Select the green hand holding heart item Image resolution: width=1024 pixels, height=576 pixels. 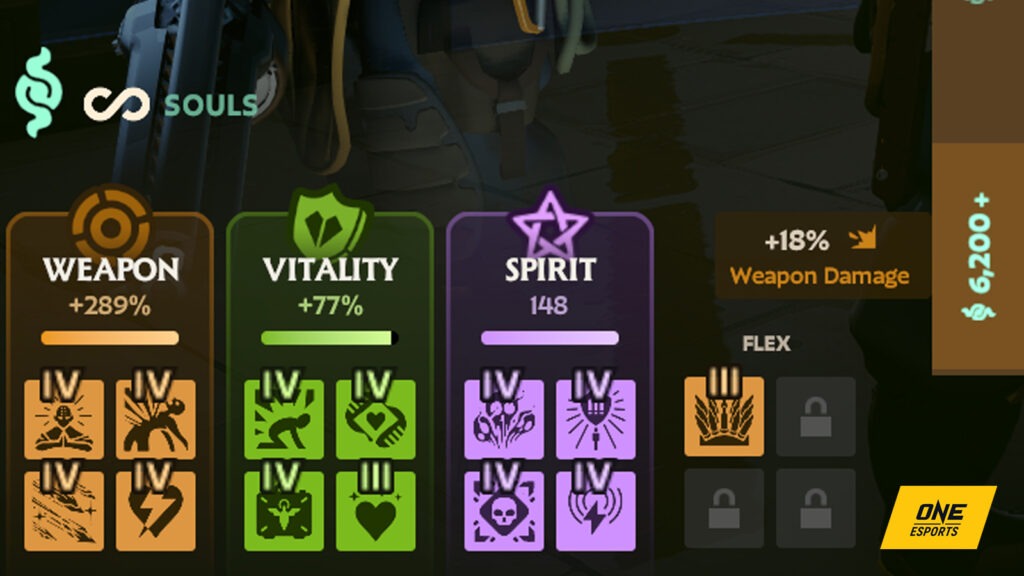[375, 420]
